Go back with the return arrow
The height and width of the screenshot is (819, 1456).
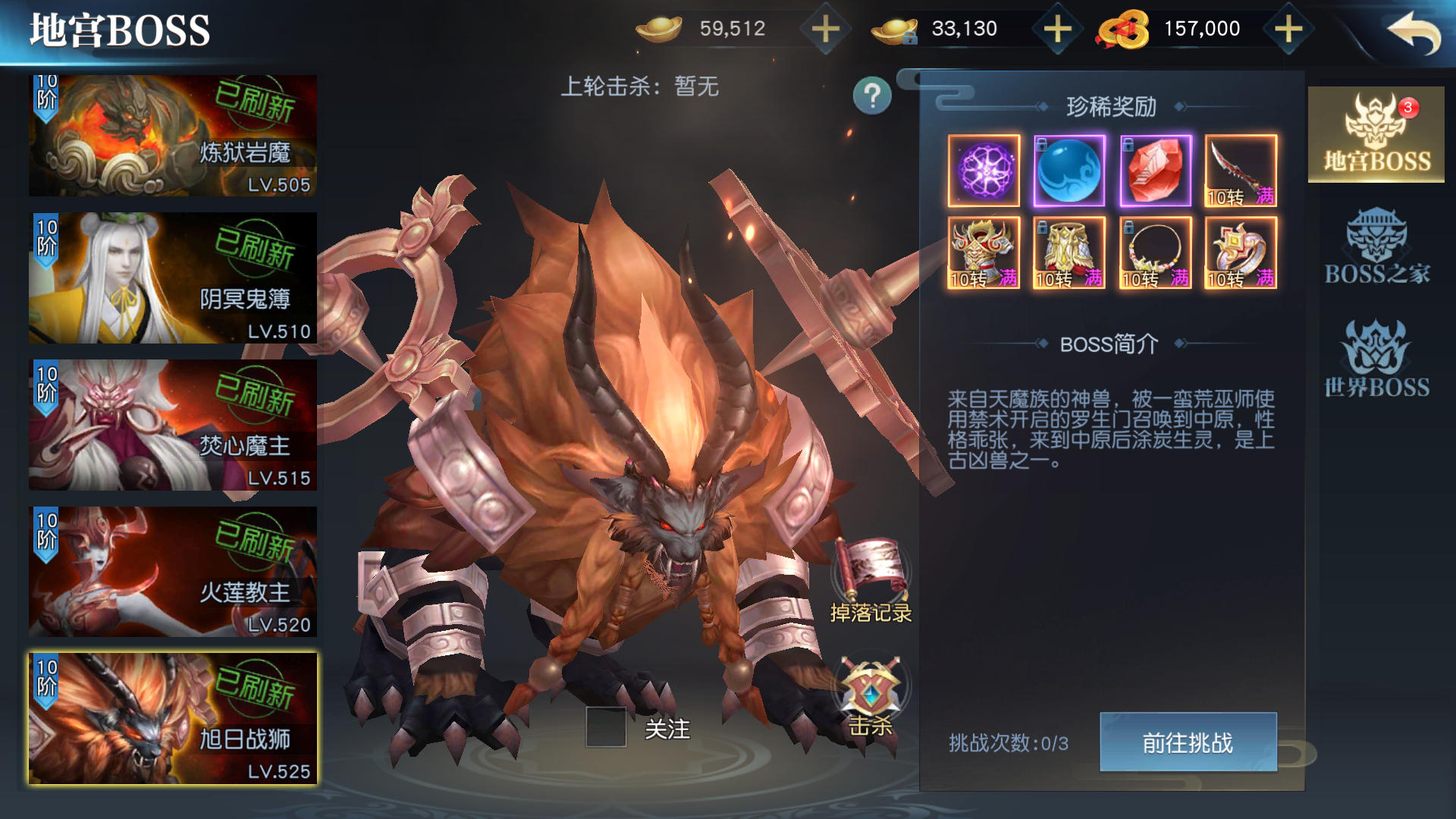tap(1413, 32)
